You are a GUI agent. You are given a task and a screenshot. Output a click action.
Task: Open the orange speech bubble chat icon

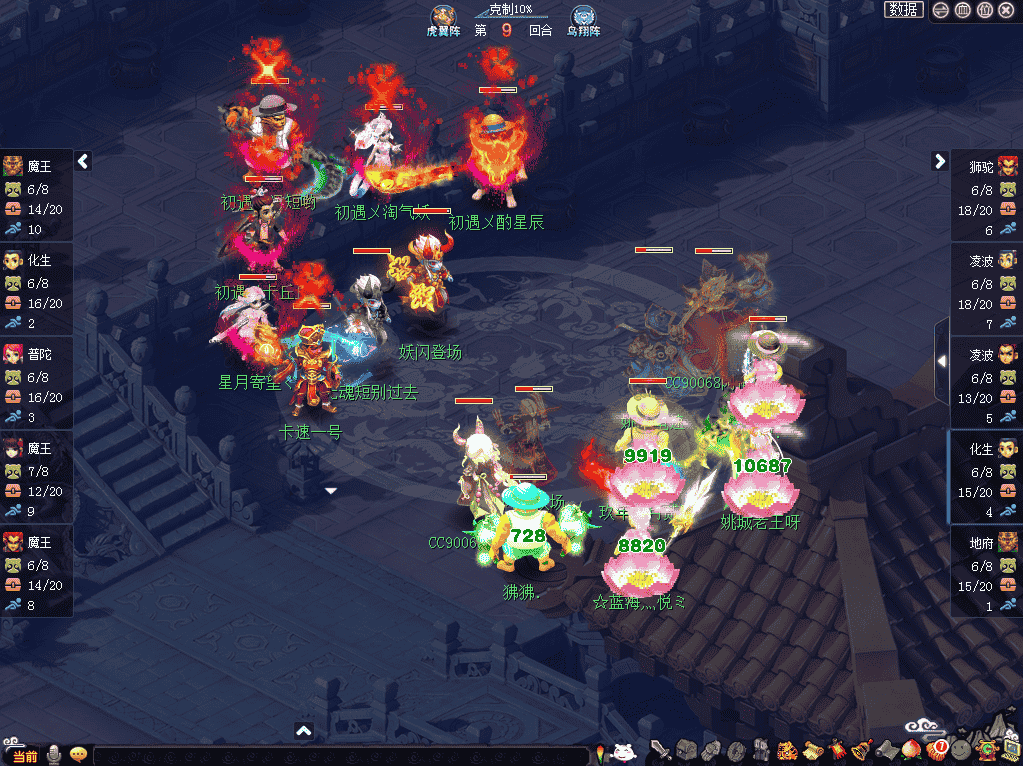(78, 755)
